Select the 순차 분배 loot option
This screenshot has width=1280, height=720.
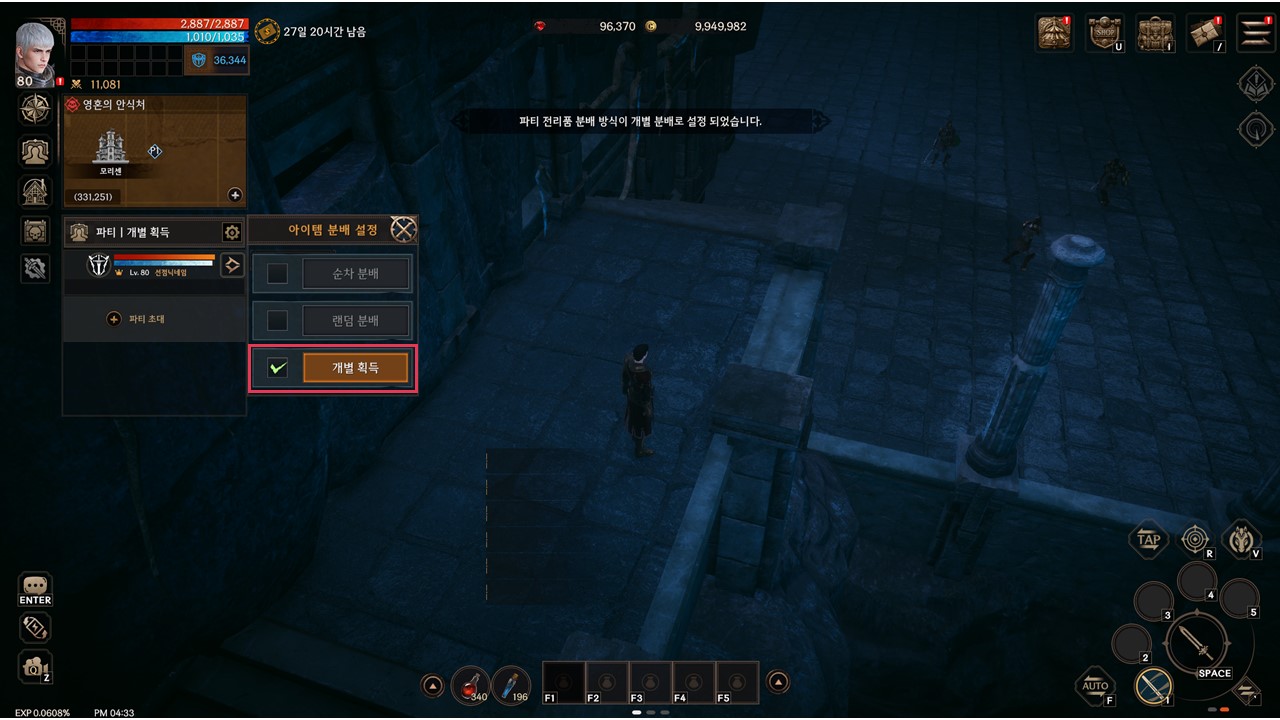[356, 273]
